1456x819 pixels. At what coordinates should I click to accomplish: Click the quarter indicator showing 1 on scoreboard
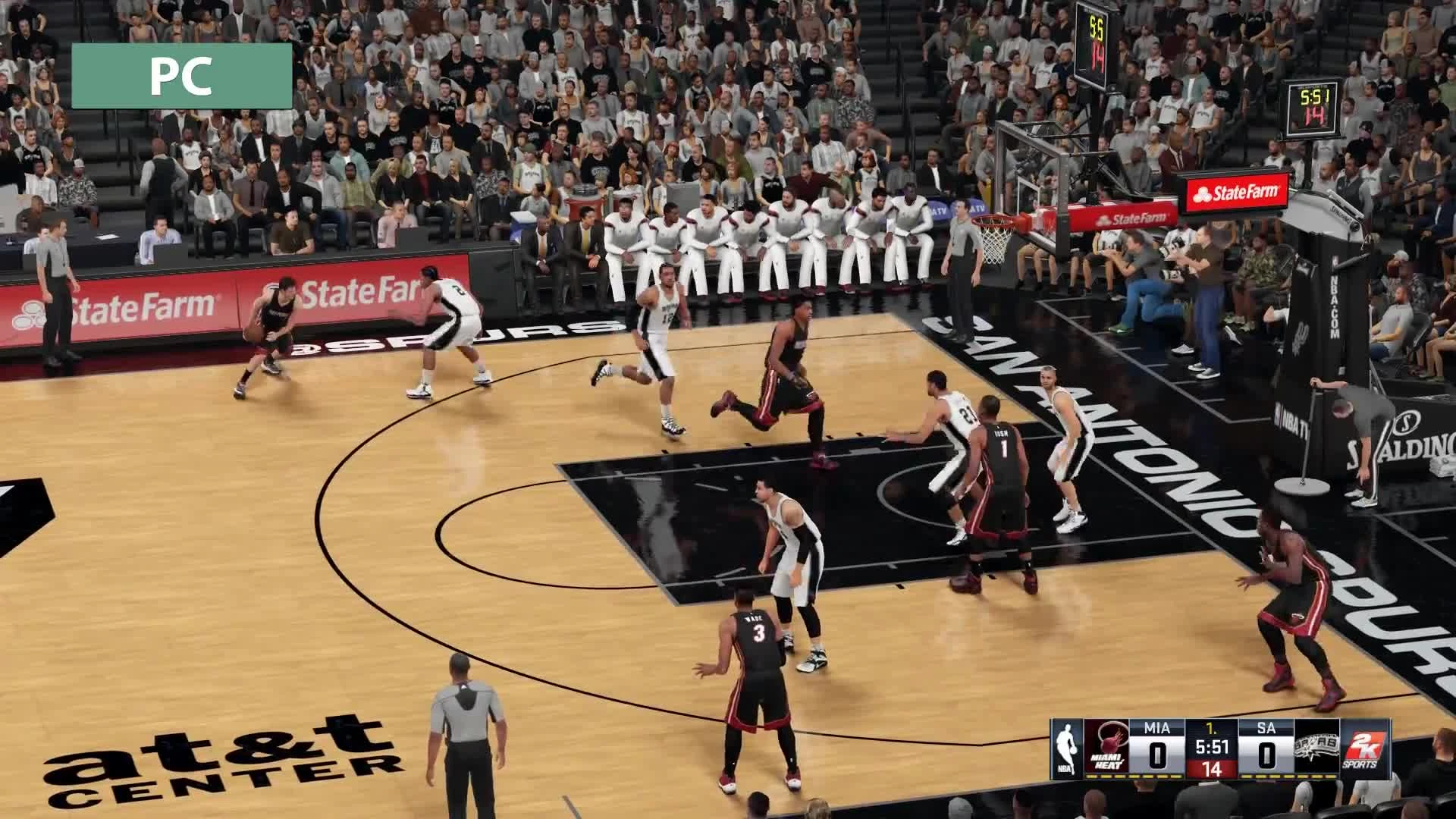coord(1213,729)
